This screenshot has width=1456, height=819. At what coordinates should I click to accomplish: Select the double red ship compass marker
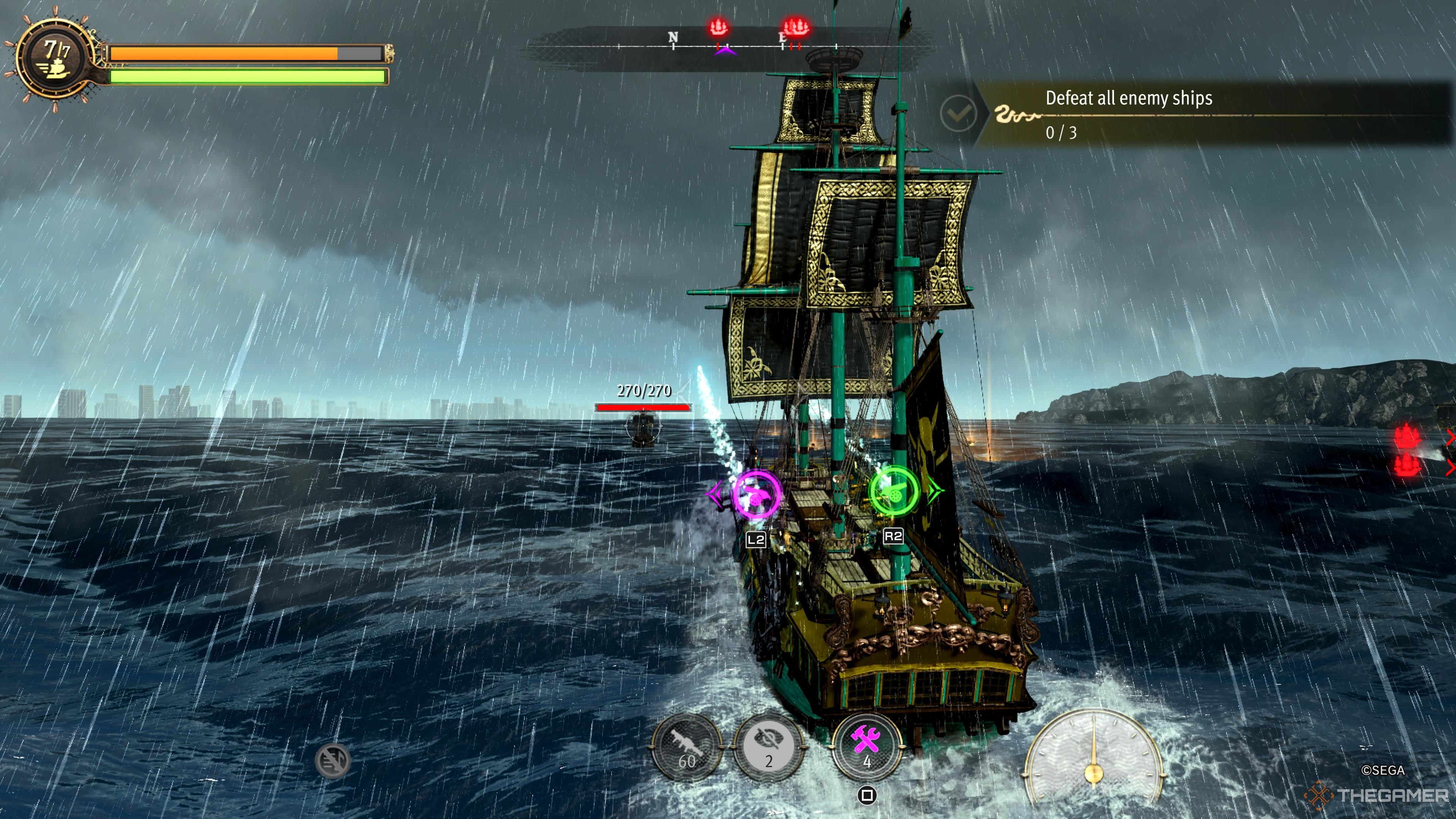[796, 27]
